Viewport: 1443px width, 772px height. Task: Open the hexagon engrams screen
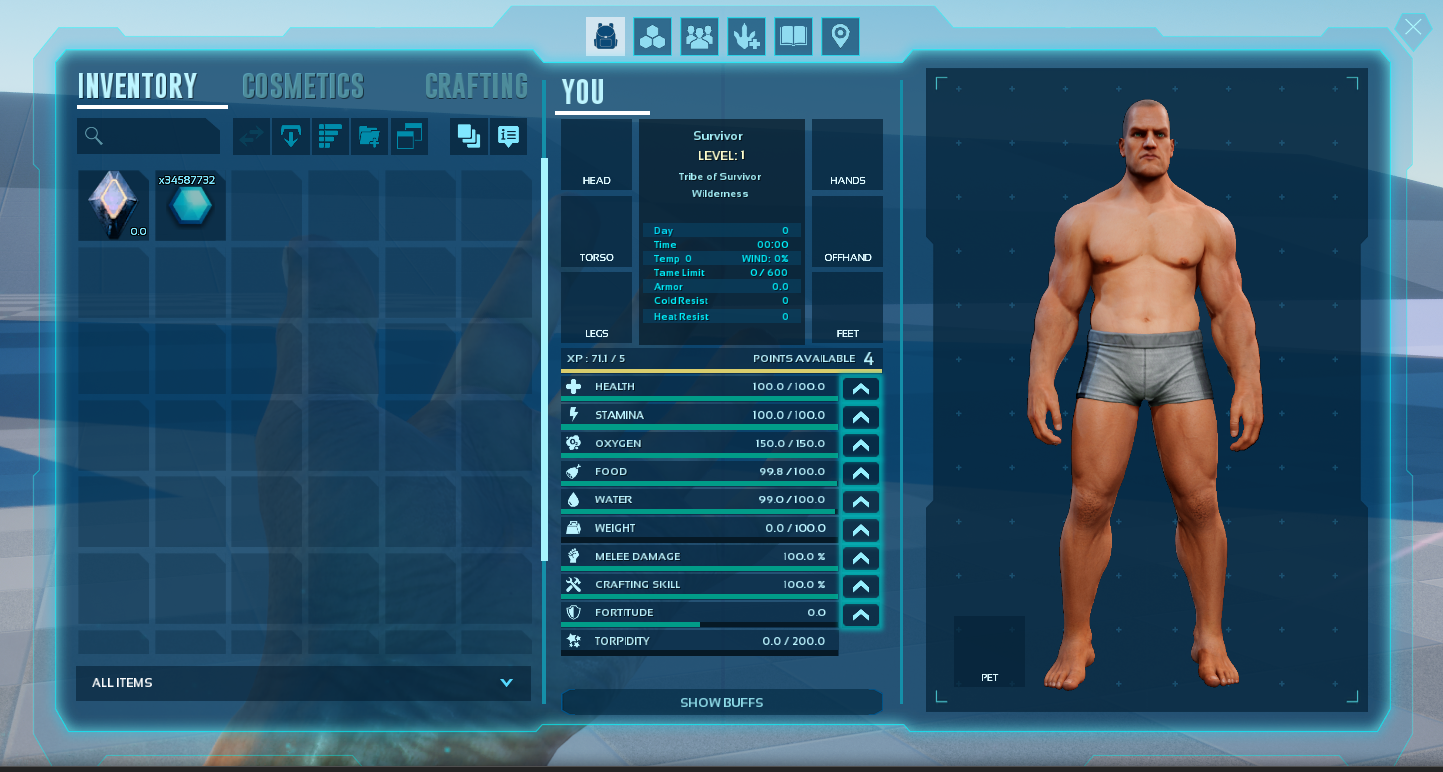point(653,37)
